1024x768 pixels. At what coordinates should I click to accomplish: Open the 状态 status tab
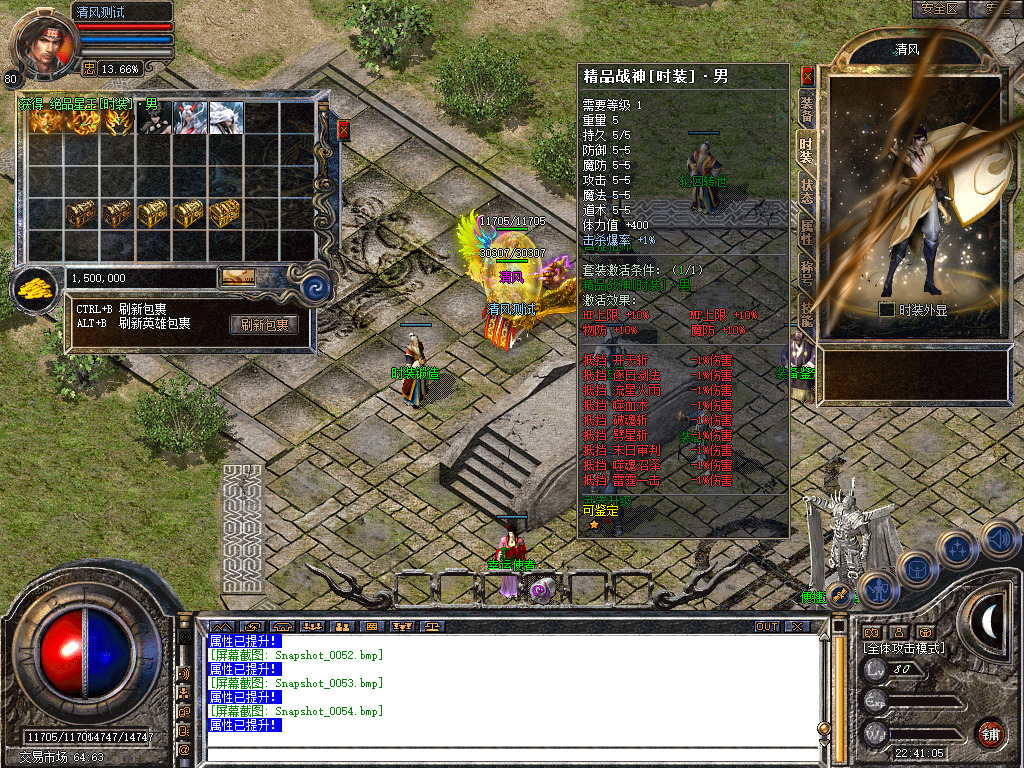(806, 191)
